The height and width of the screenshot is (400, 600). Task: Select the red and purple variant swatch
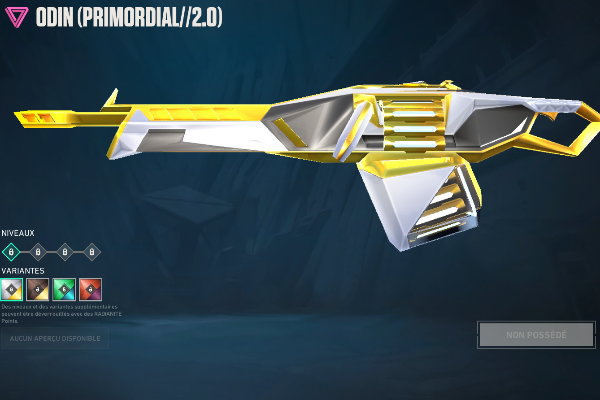click(x=90, y=289)
